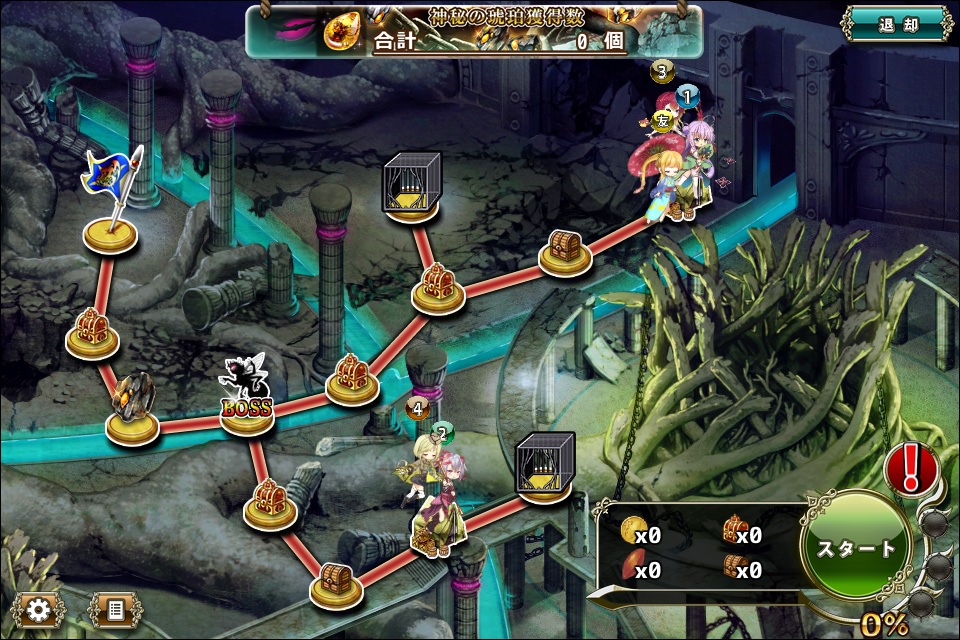
Task: Select the BOSS node on the map
Action: 246,398
